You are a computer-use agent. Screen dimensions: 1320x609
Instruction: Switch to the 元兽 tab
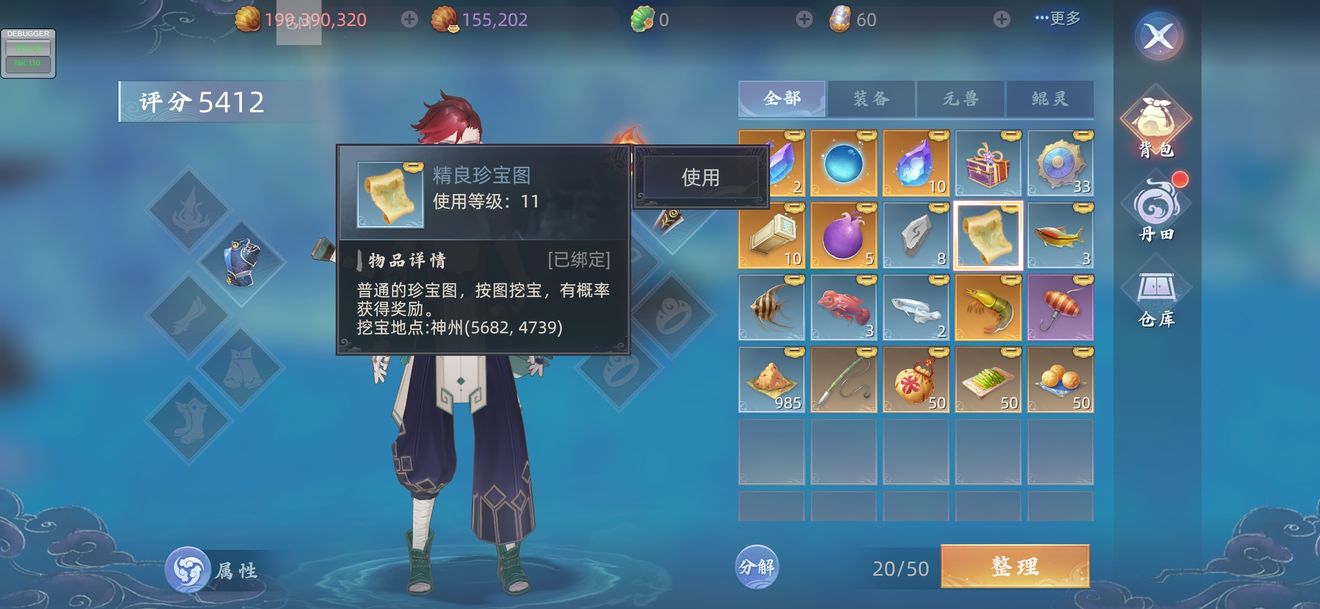click(960, 99)
